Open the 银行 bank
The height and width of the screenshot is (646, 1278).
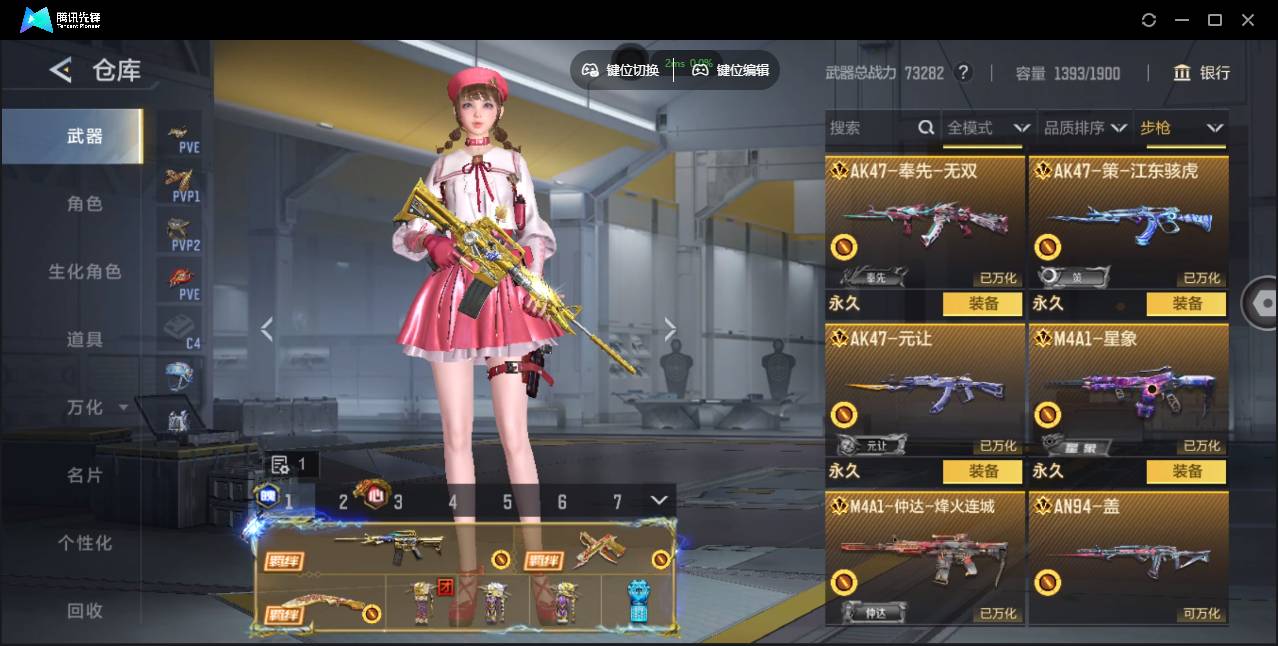pyautogui.click(x=1202, y=73)
